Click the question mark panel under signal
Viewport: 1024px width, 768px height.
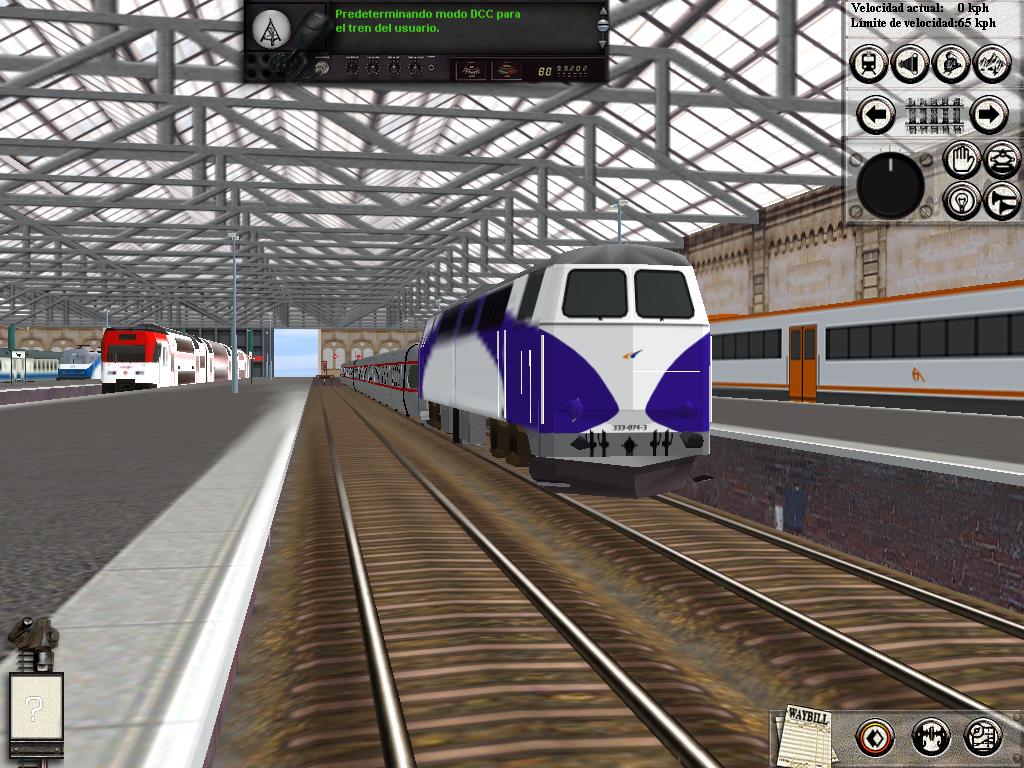[36, 710]
